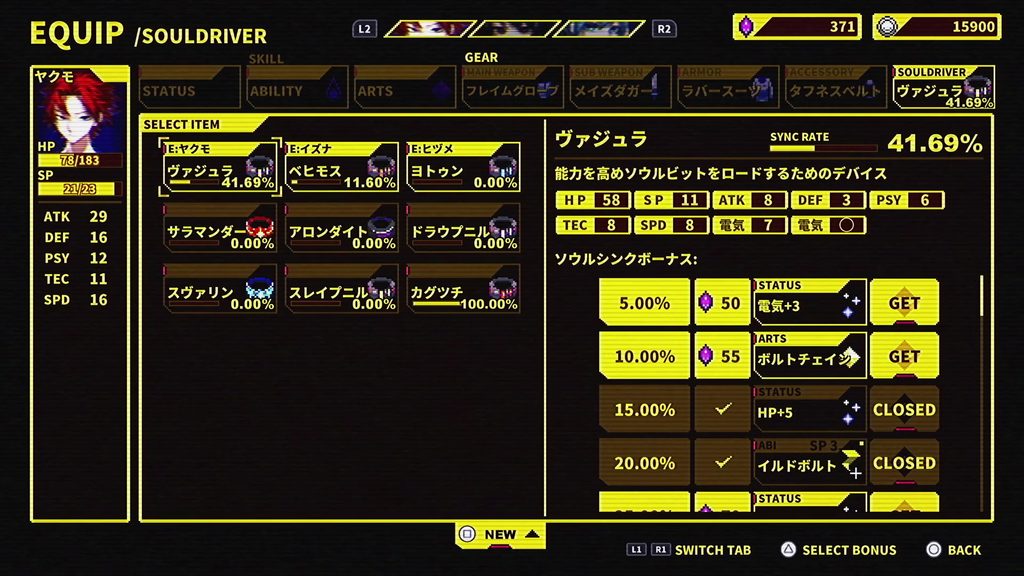Image resolution: width=1024 pixels, height=576 pixels.
Task: Select the カグツチ souldriver at 100.00%
Action: pyautogui.click(x=463, y=290)
